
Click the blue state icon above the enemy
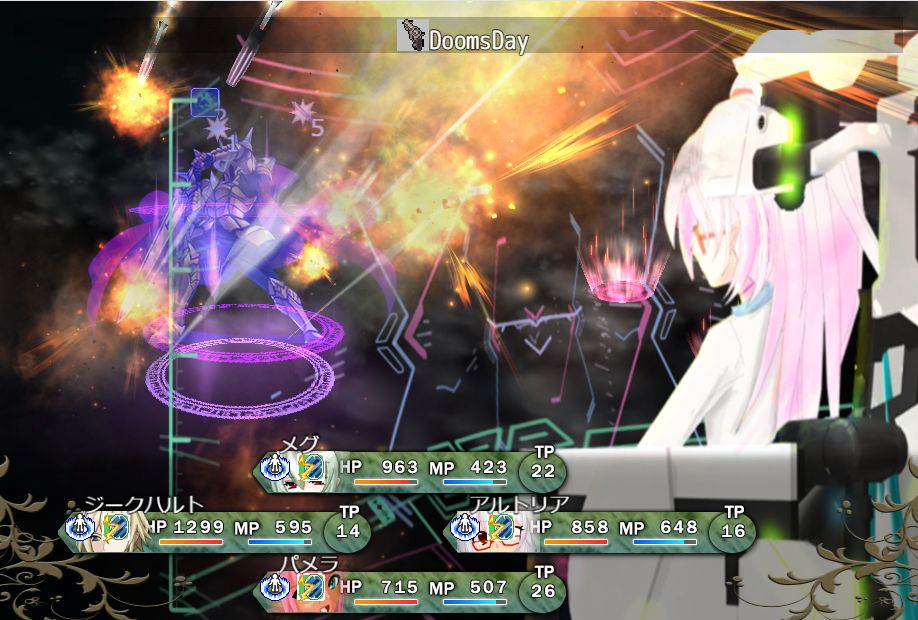(x=205, y=101)
